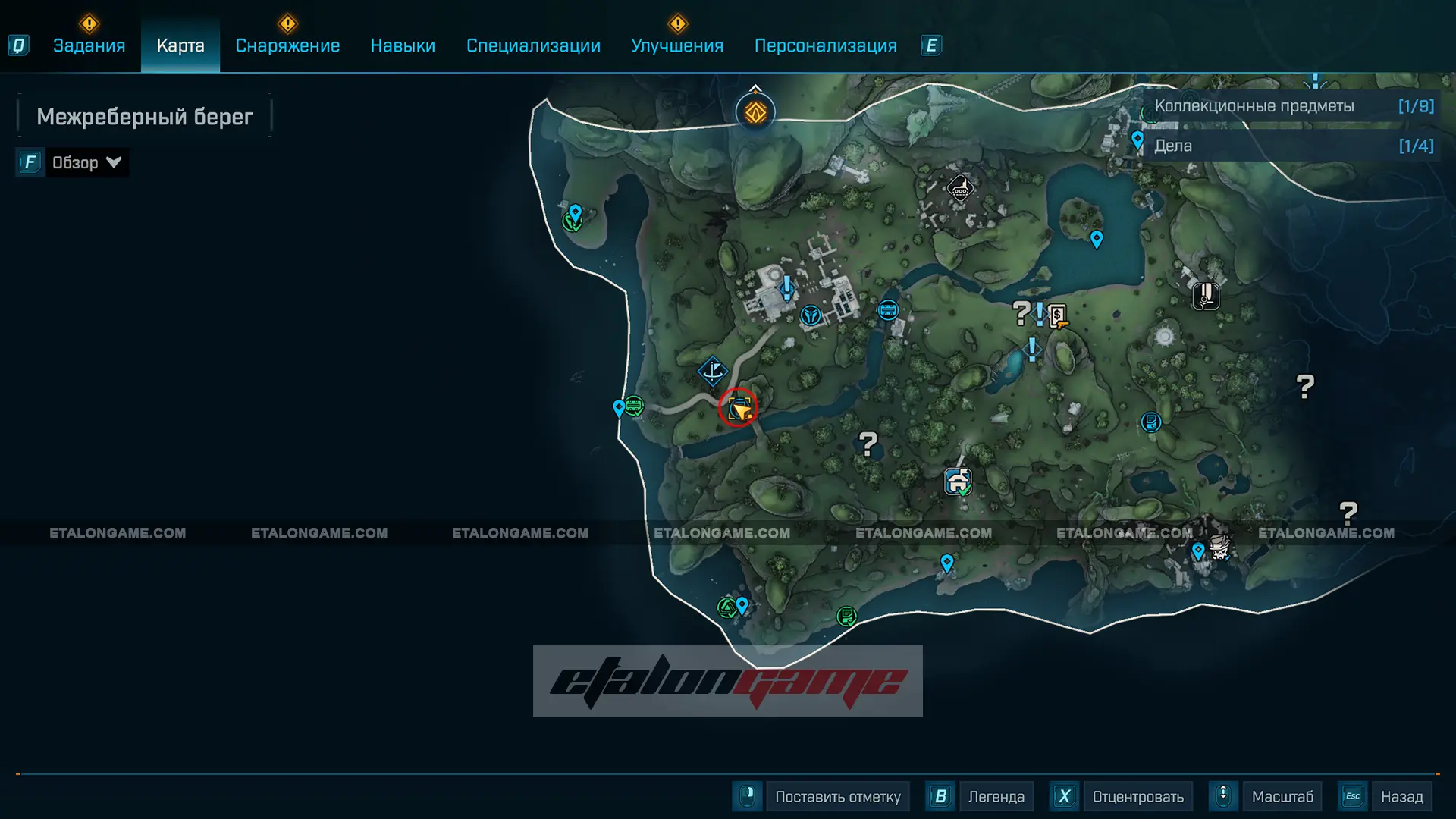Select the orange diamond objective marker
Viewport: 1456px width, 819px height.
(x=755, y=113)
